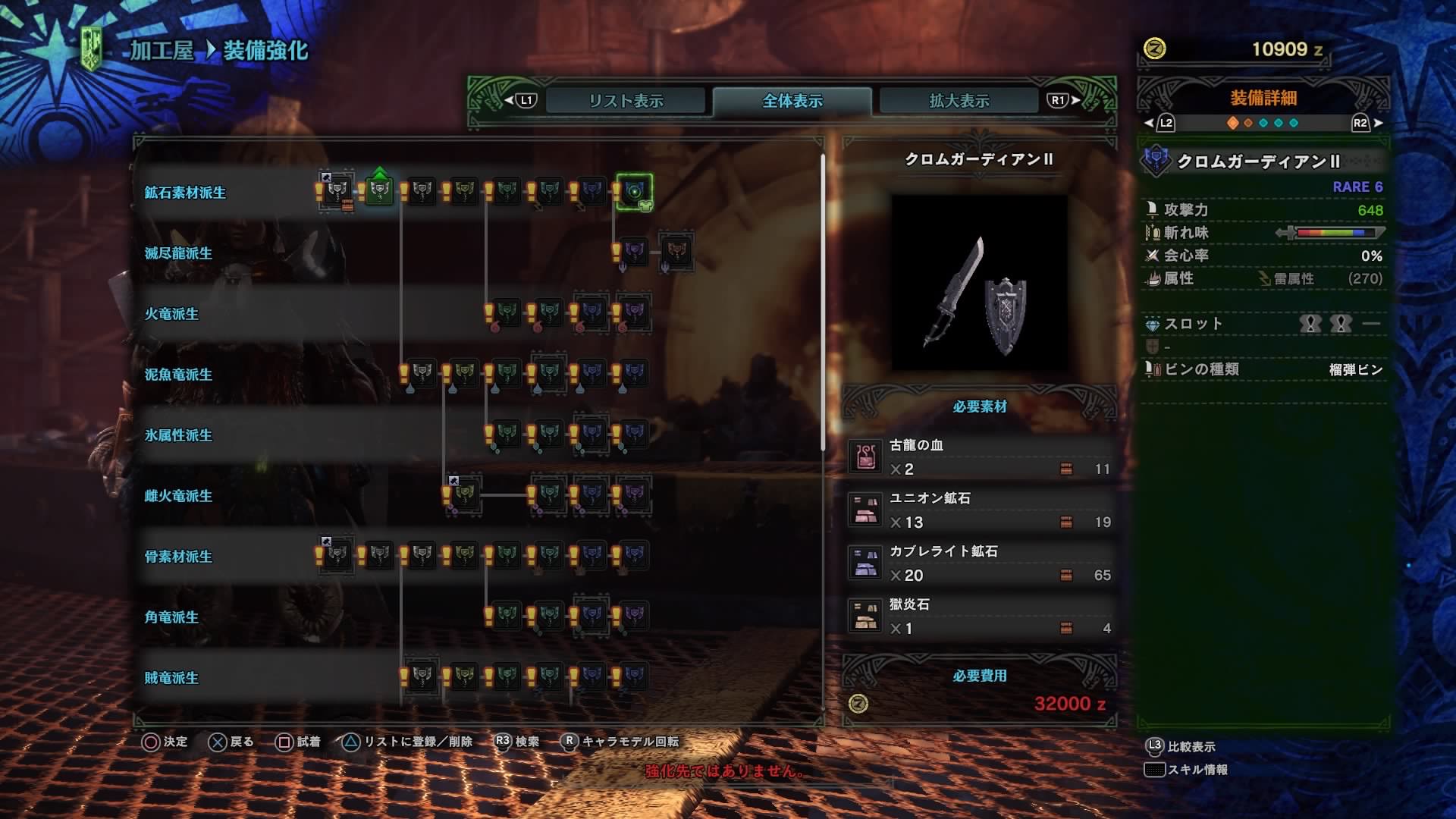Select the green upgrade-arrow weapon node in 鉱石素材派生
1456x819 pixels.
tap(378, 192)
